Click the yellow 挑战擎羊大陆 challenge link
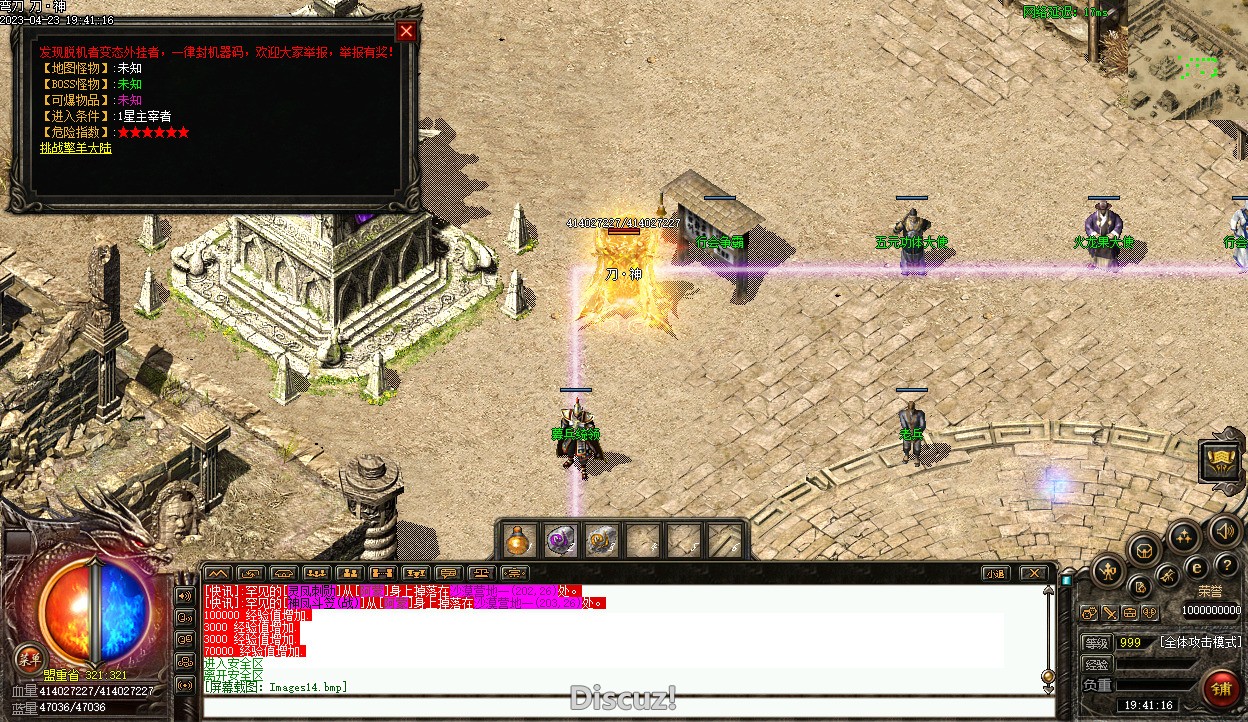The image size is (1248, 722). point(76,148)
